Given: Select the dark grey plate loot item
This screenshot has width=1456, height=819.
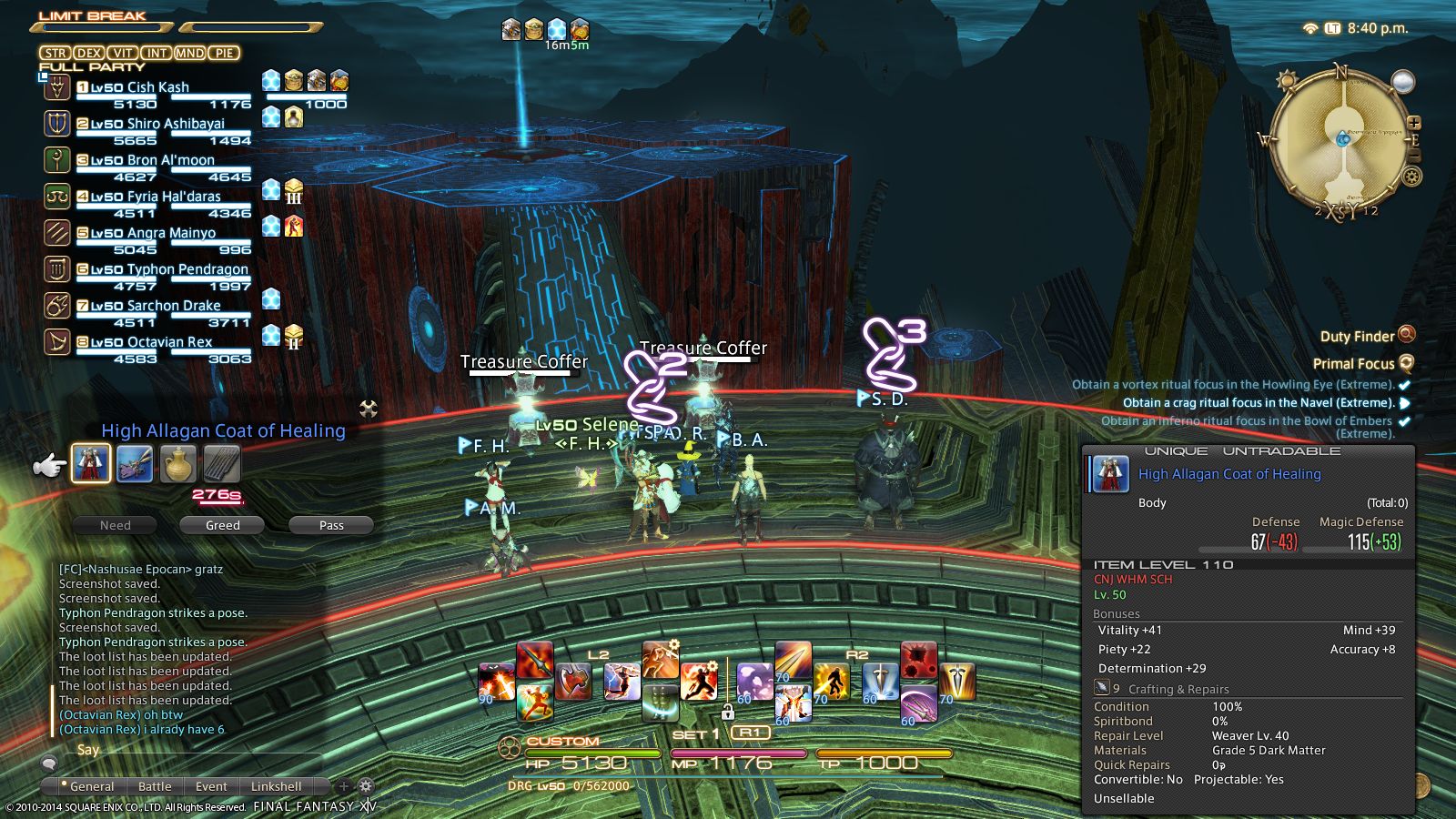Looking at the screenshot, I should pos(221,464).
